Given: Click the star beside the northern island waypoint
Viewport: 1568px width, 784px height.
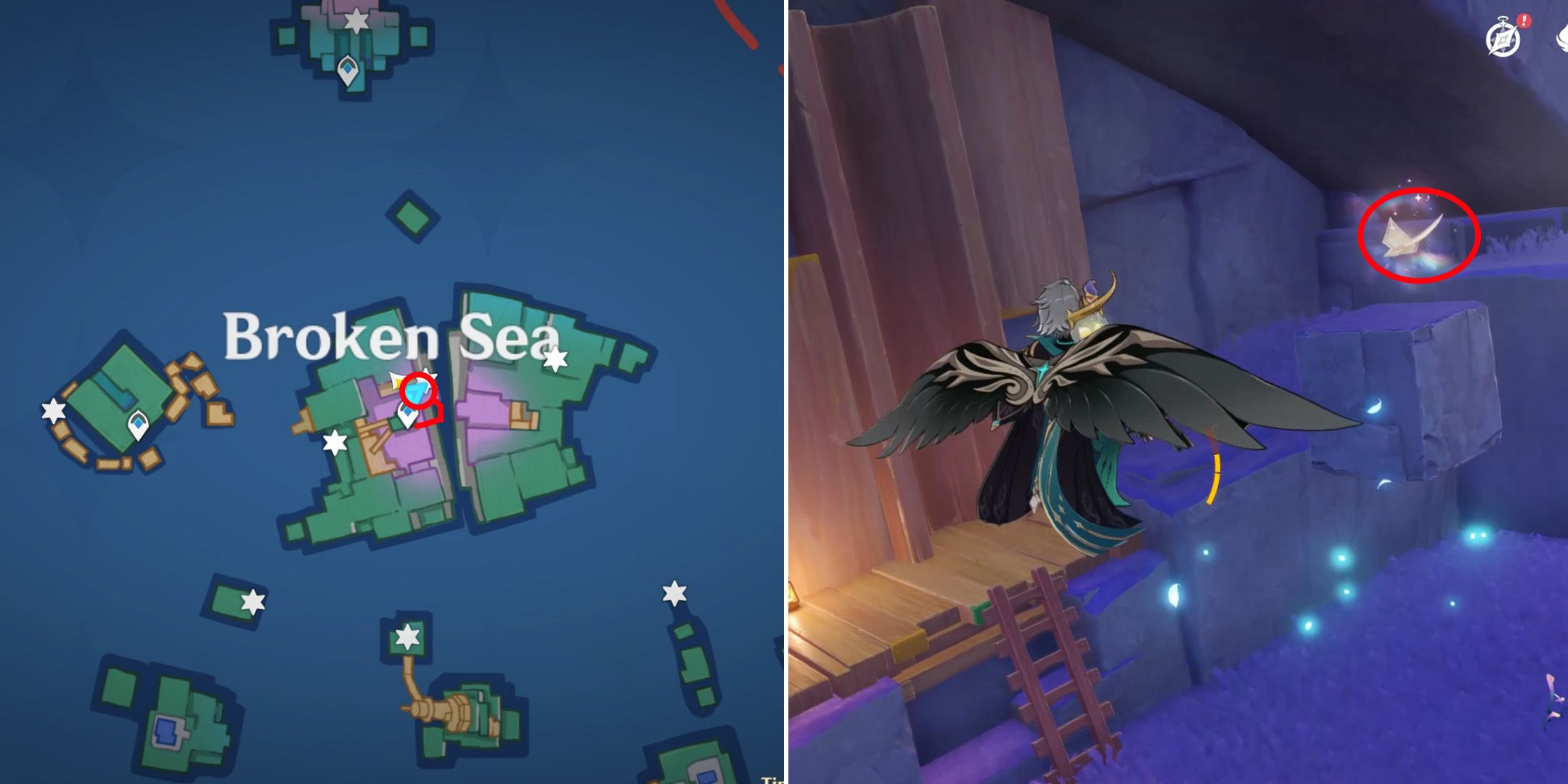Looking at the screenshot, I should (x=356, y=22).
